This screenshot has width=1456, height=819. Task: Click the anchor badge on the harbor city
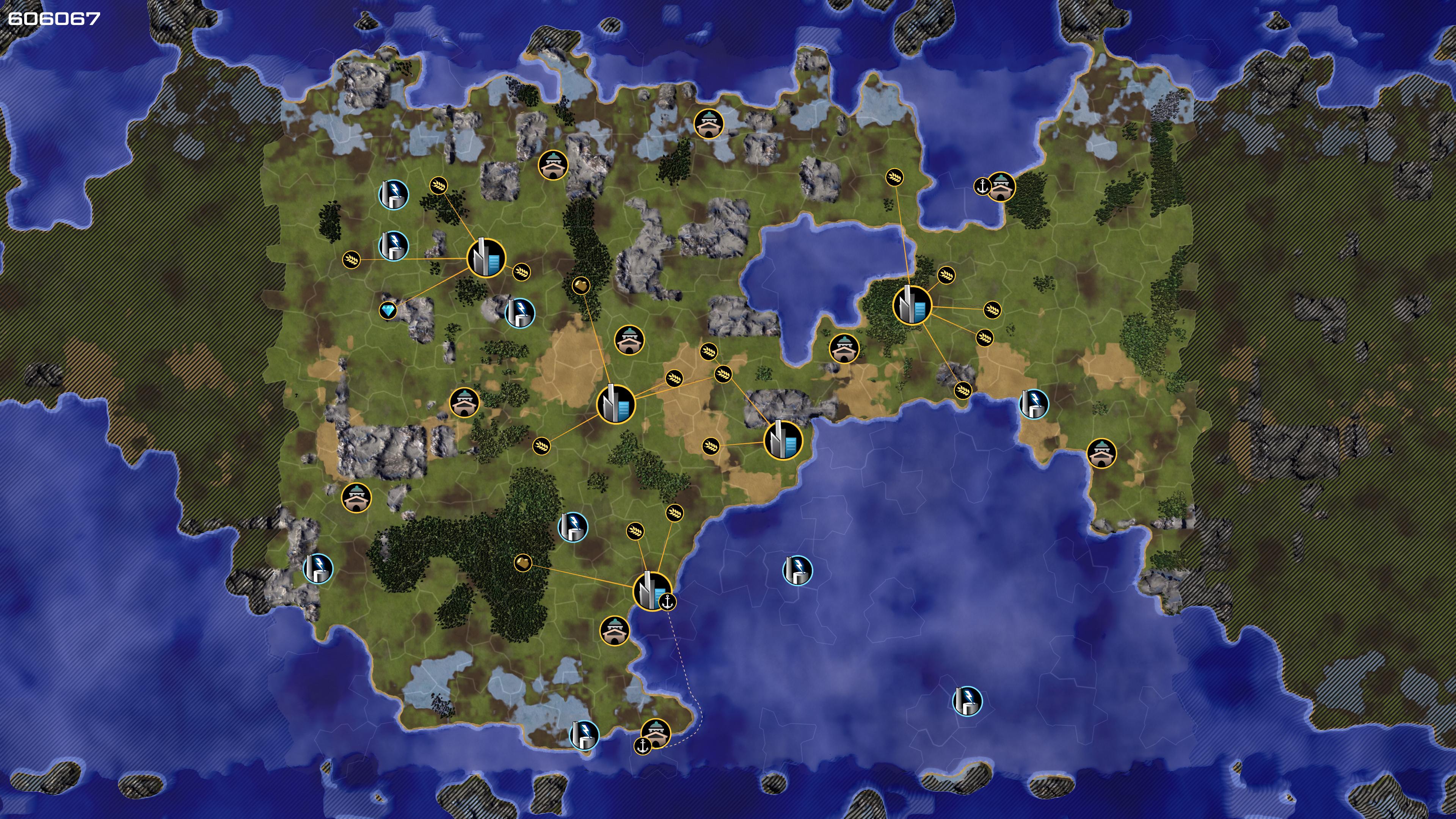tap(668, 602)
